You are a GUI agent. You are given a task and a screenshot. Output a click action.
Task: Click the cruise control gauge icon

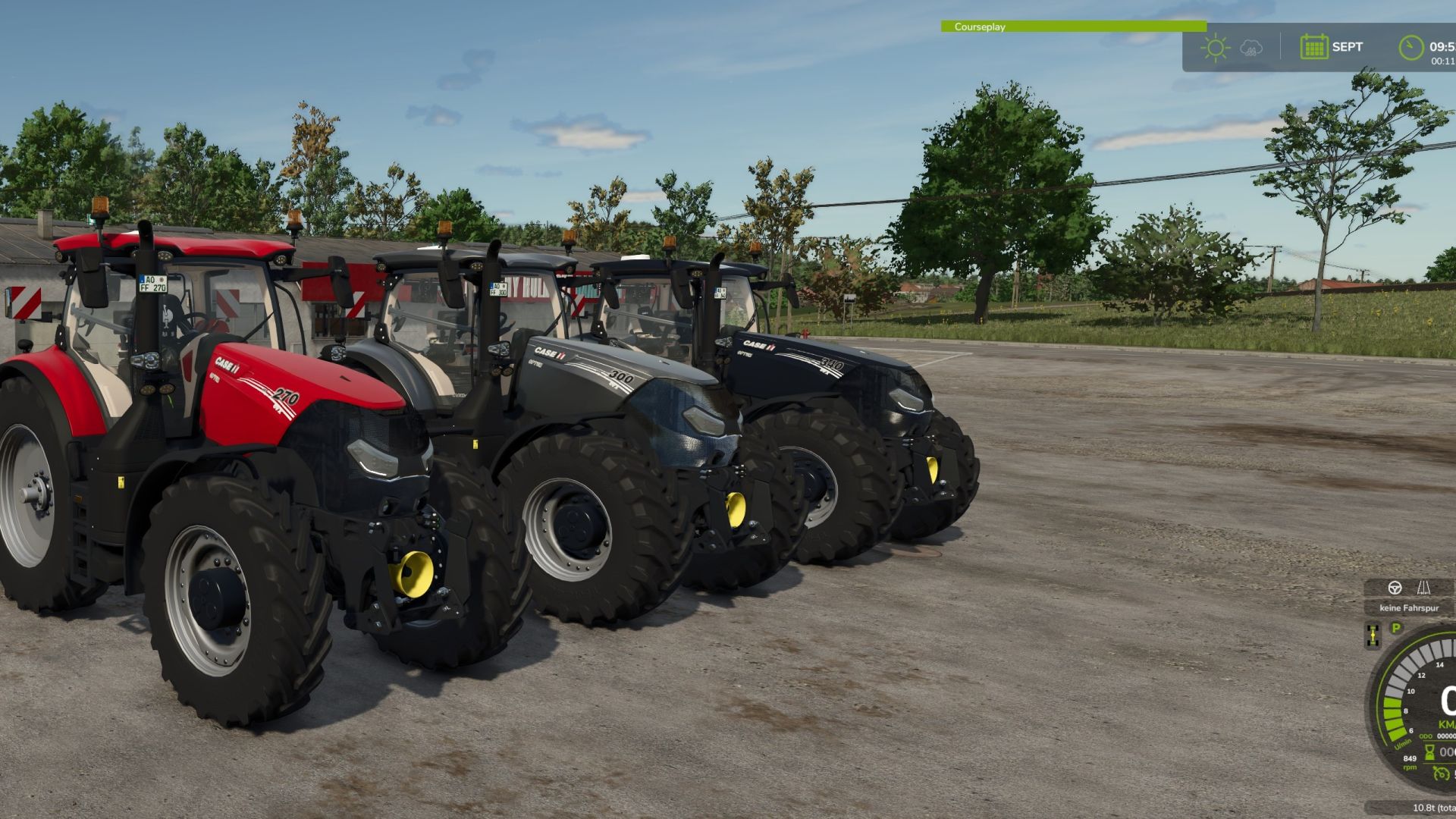click(x=1440, y=774)
